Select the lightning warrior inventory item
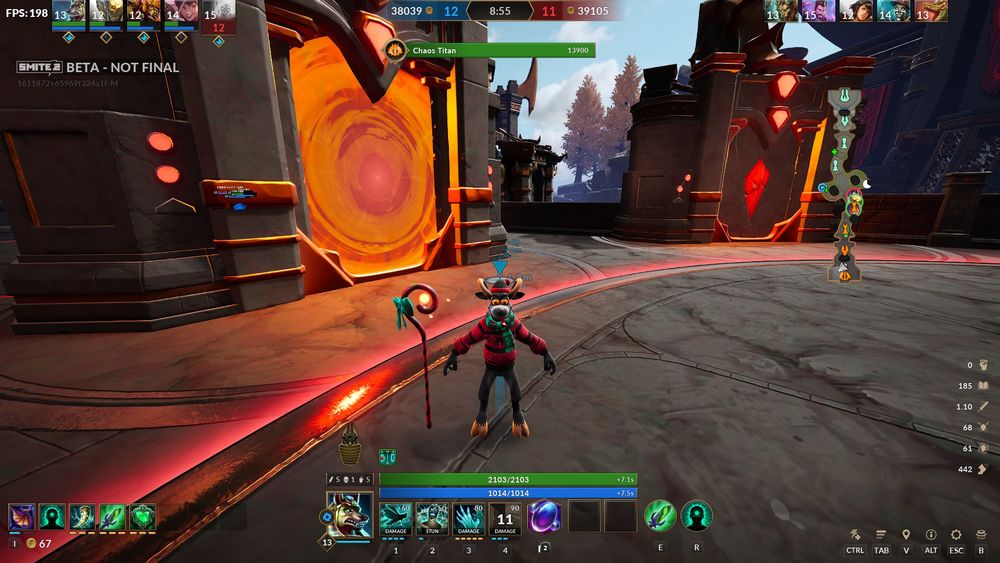Viewport: 1000px width, 563px height. 82,517
